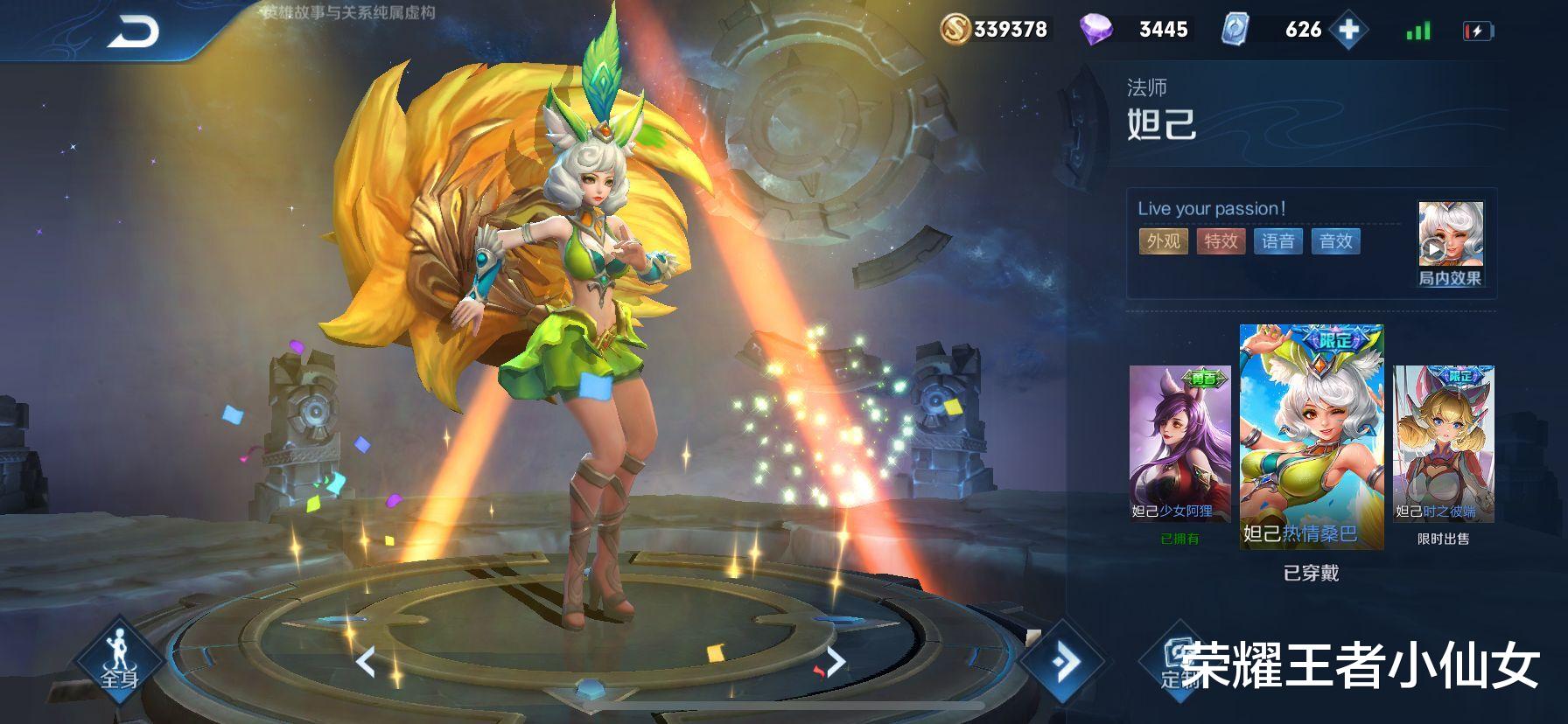
Task: Choose the 时之彼端 skin card
Action: 1443,444
